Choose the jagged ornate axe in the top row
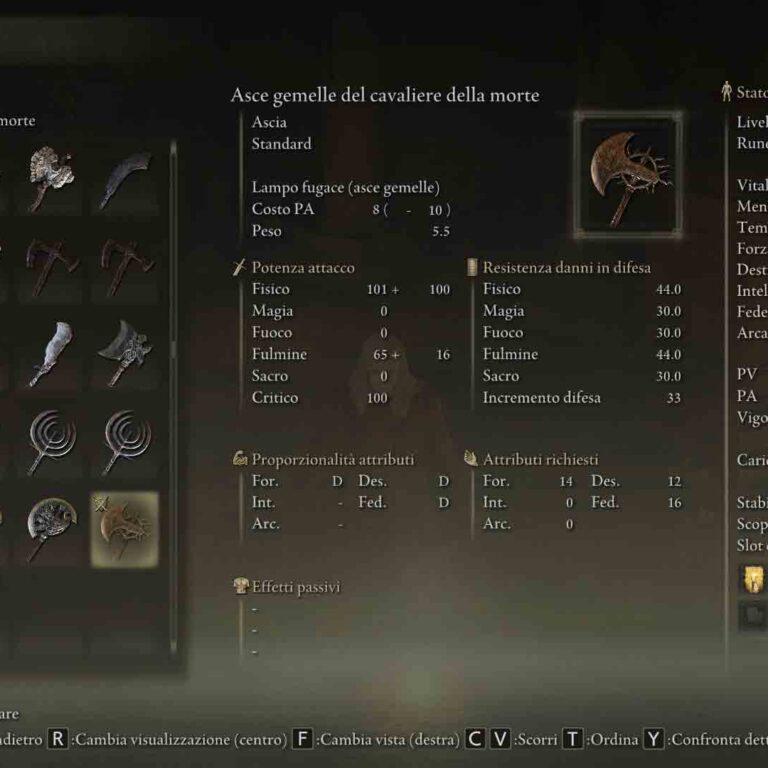 [x=50, y=176]
